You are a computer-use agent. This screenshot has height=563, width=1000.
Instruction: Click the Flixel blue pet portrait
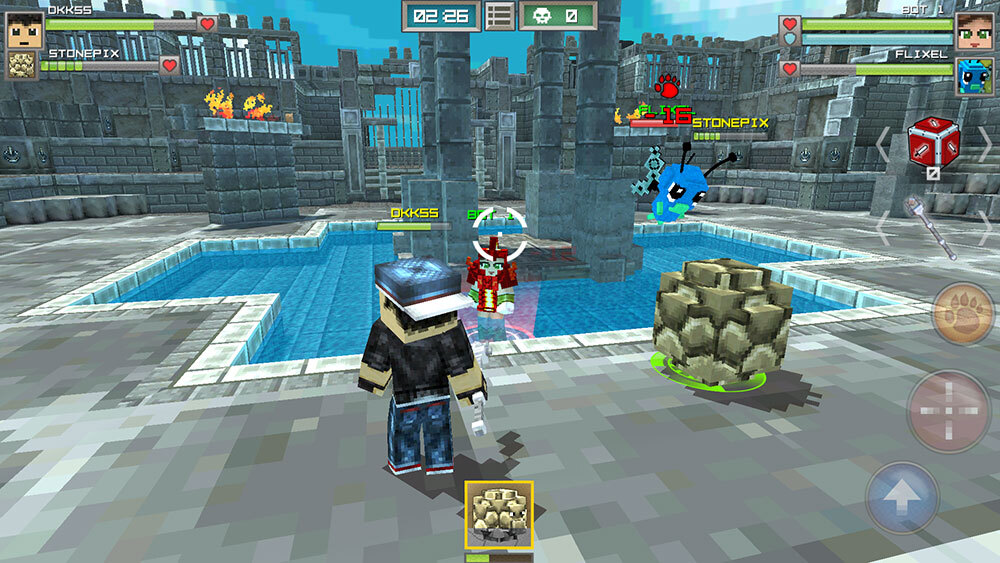pyautogui.click(x=973, y=76)
